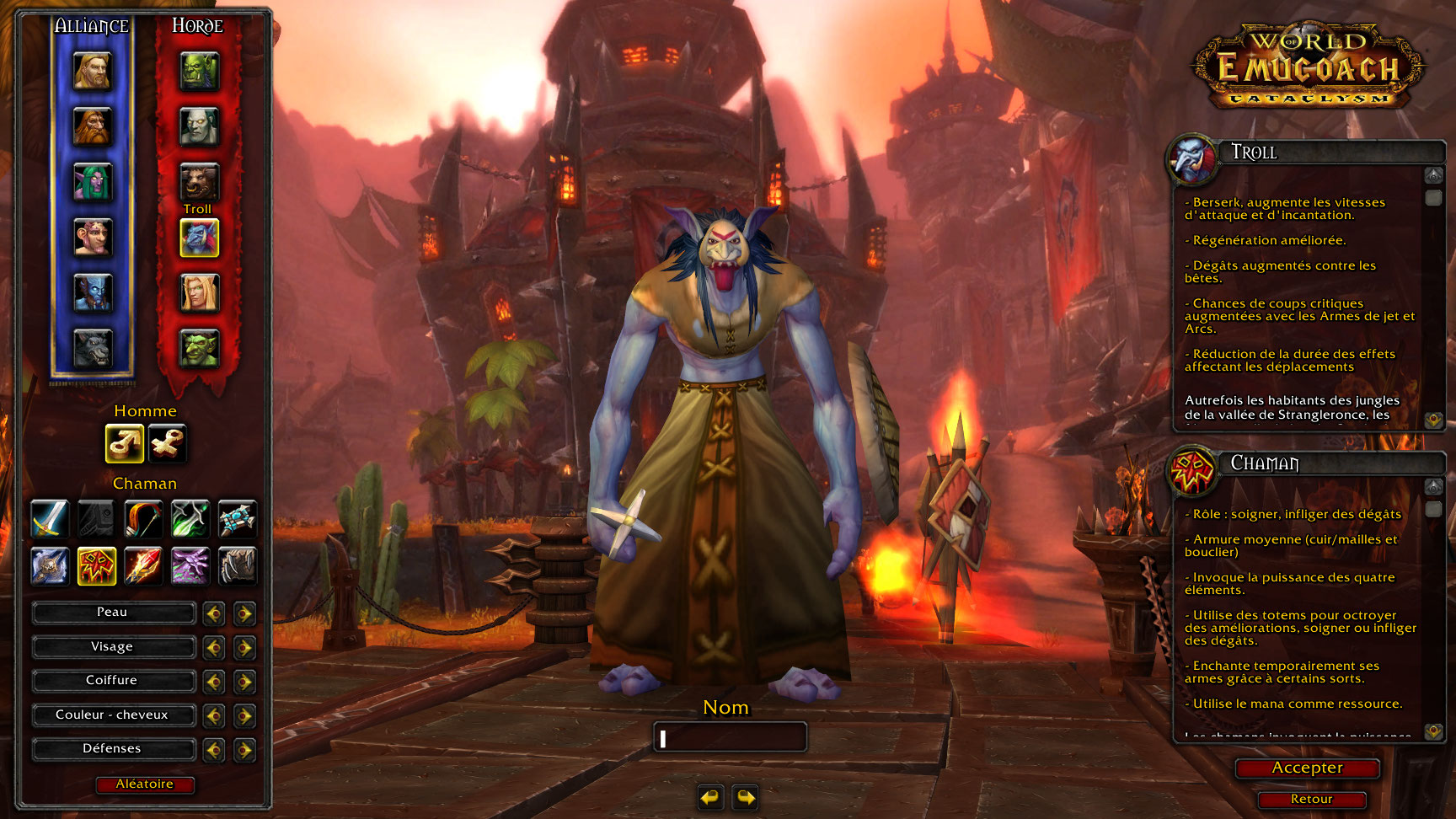The height and width of the screenshot is (819, 1456).
Task: Switch to the female gender icon
Action: [167, 443]
